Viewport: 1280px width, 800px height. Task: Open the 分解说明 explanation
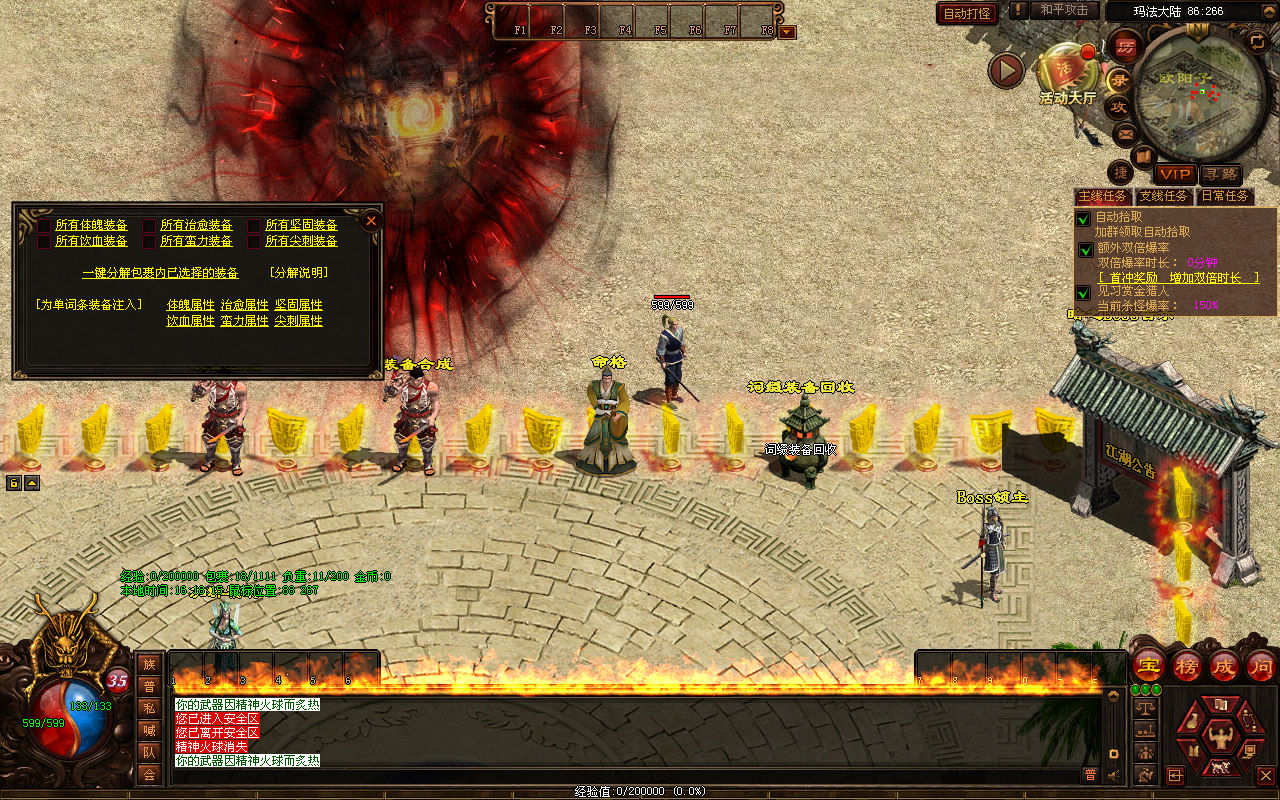pos(298,273)
